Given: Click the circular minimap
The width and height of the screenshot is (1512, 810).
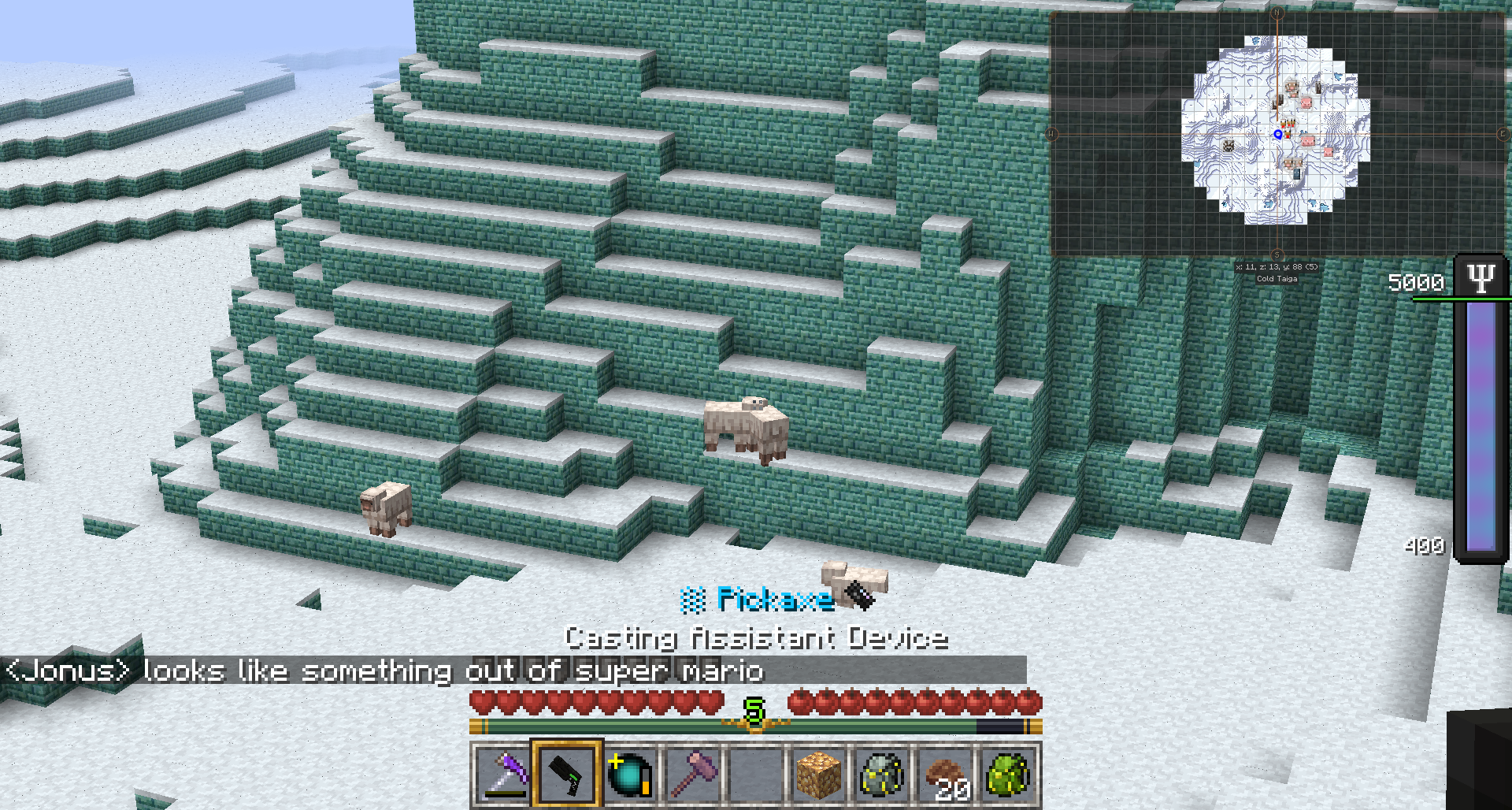Looking at the screenshot, I should [x=1276, y=130].
